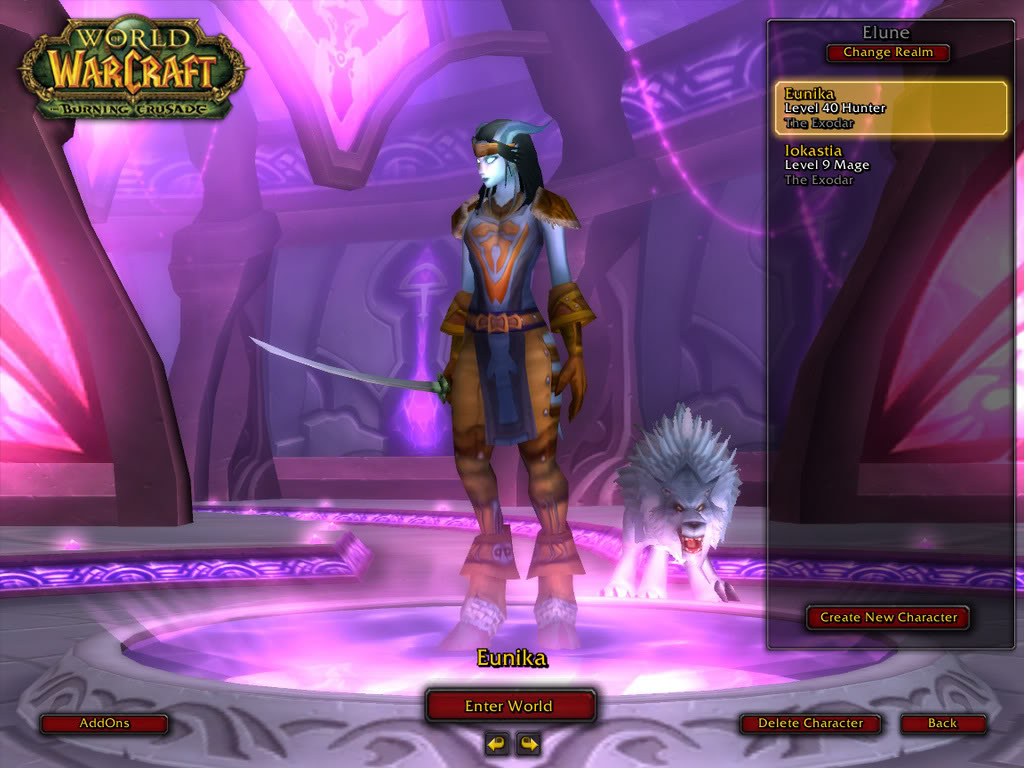
Task: Open the AddOns list
Action: 104,723
